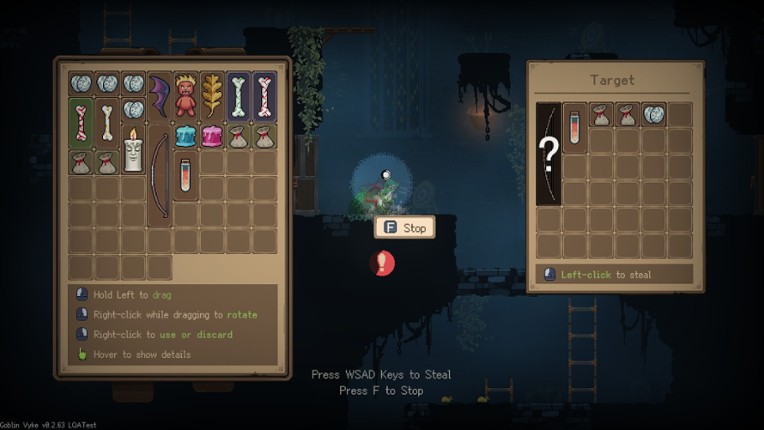Choose the candle with a face

click(134, 149)
